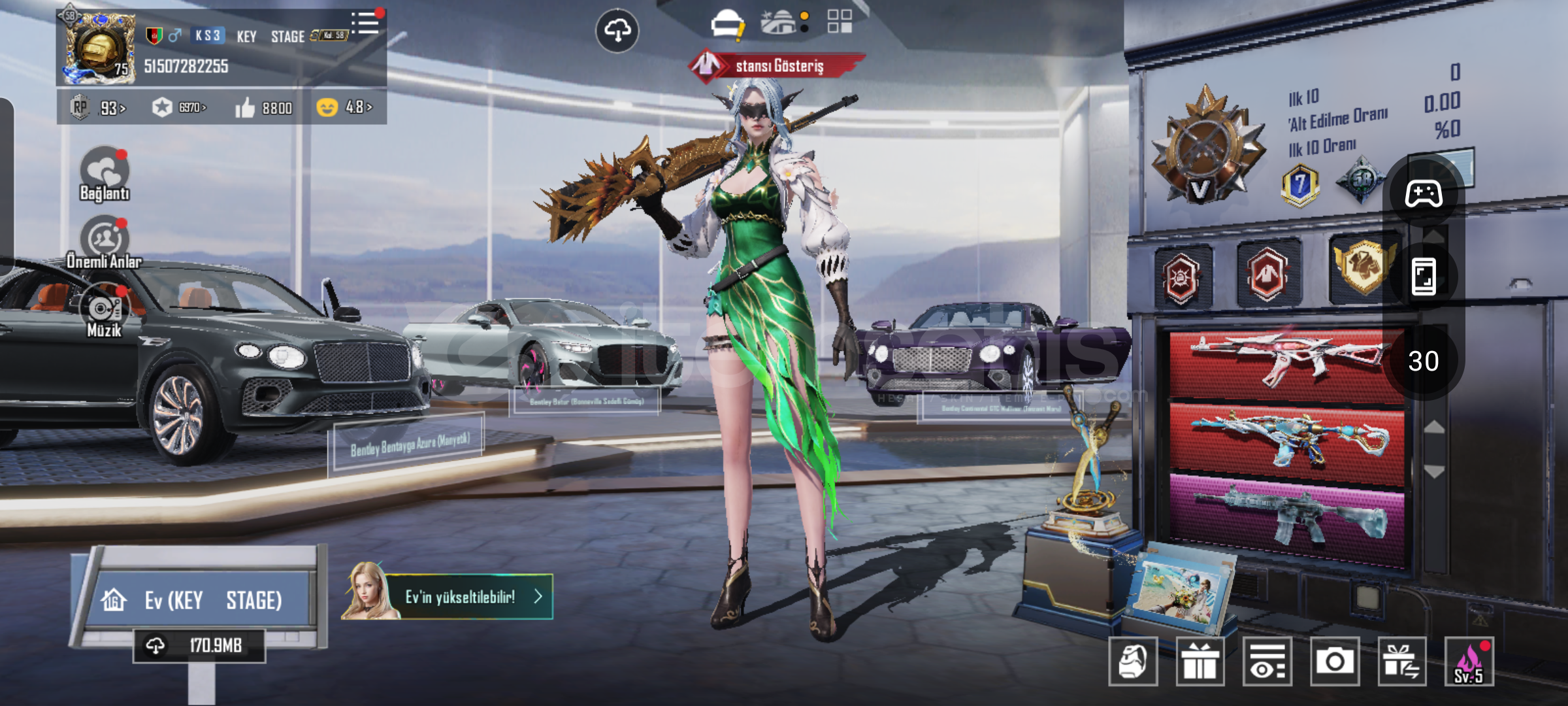This screenshot has width=1568, height=706.
Task: Open the pink flame Sv. 5 popularity
Action: [1469, 662]
